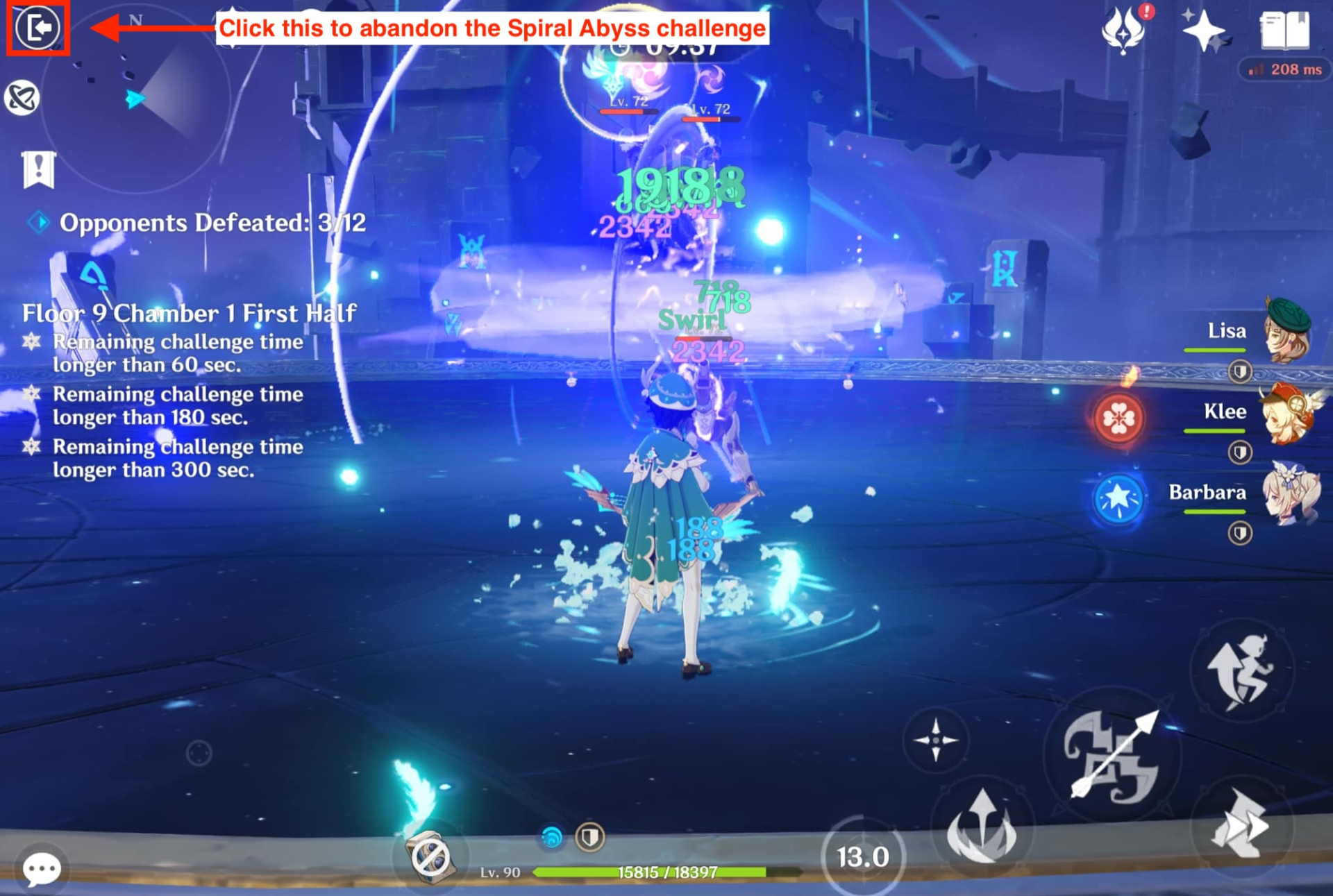Leave the Spiral Abyss challenge via exit icon

pyautogui.click(x=37, y=28)
